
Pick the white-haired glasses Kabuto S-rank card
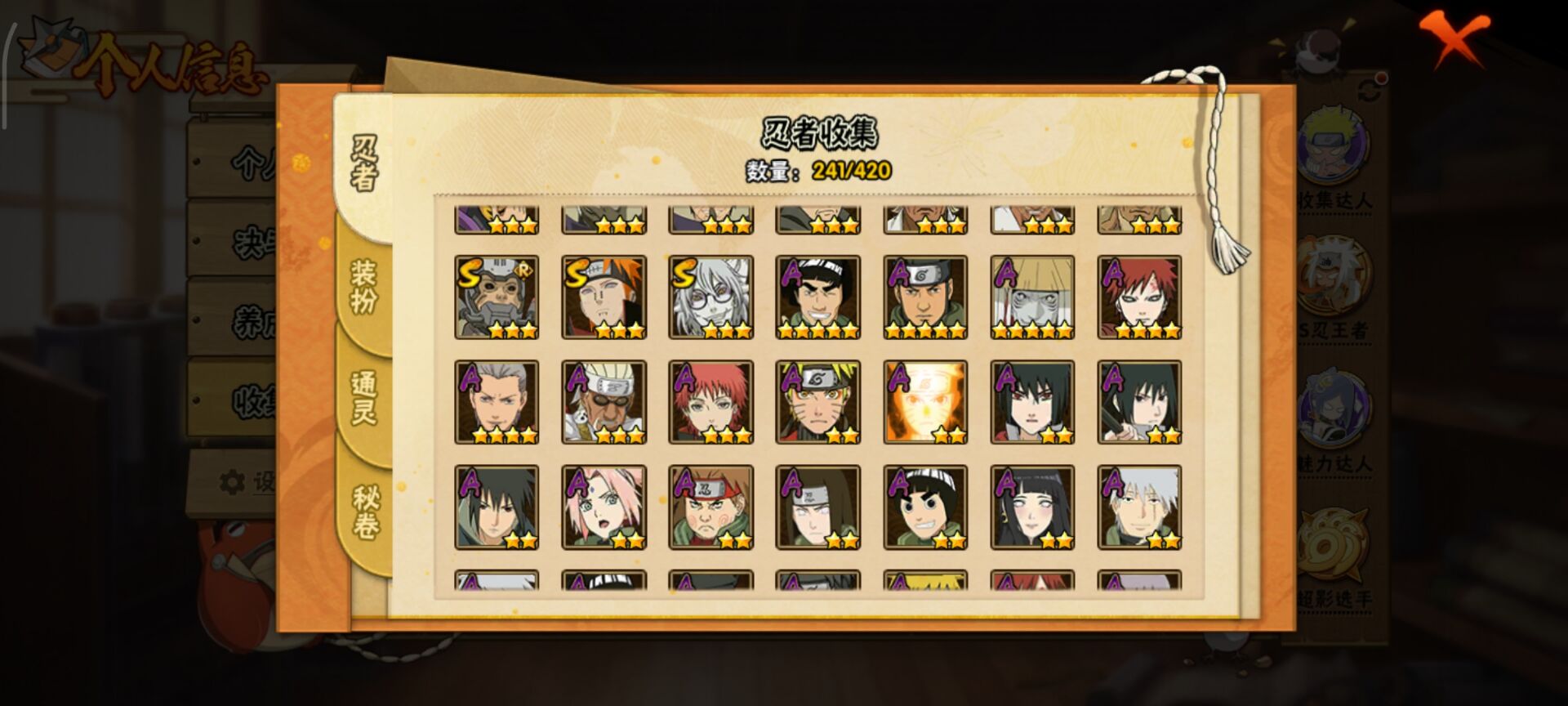click(710, 297)
